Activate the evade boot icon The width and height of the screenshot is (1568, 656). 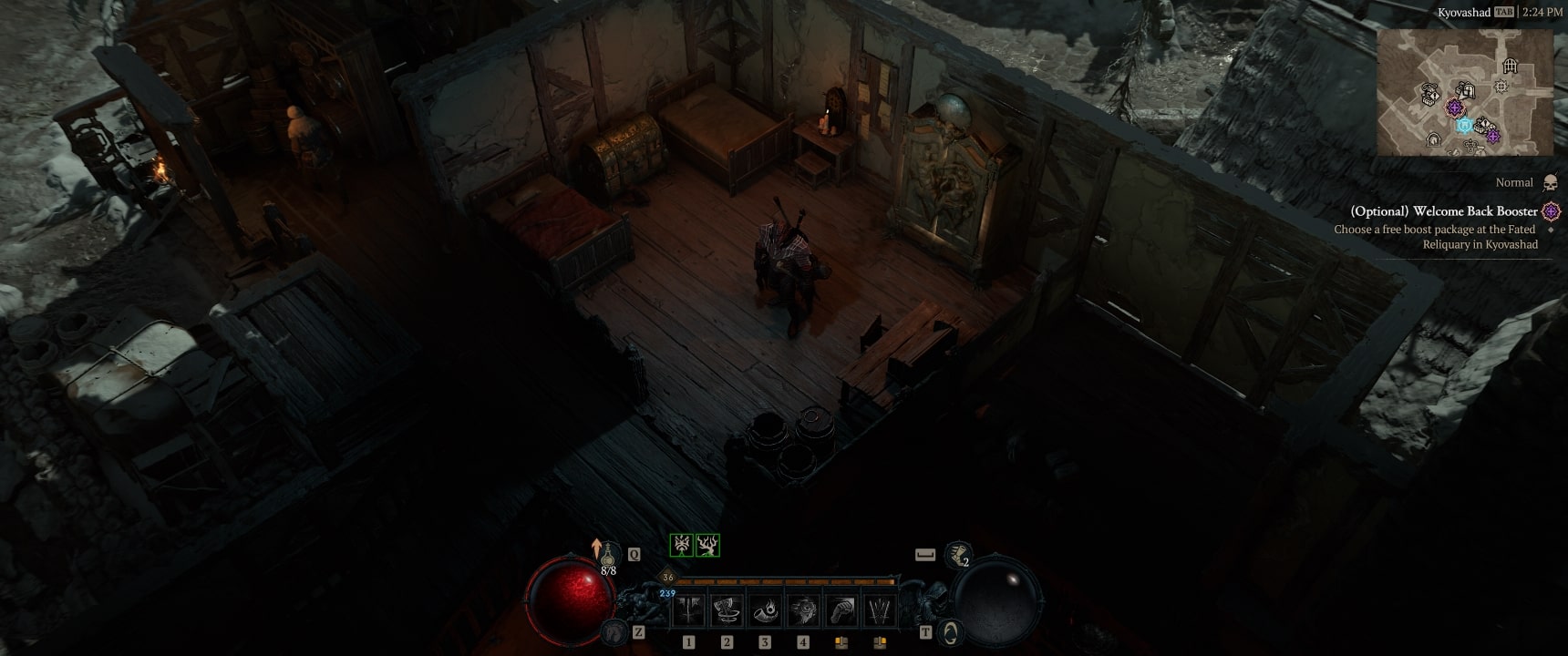[958, 553]
